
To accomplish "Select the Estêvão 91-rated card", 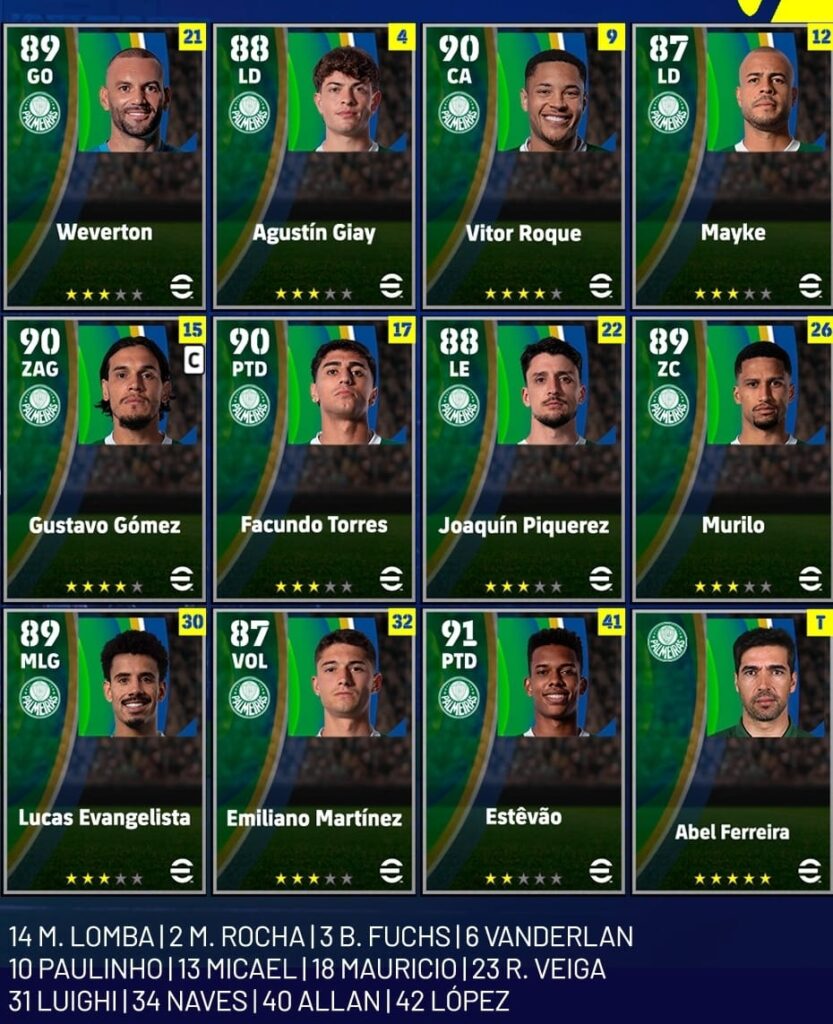I will [524, 752].
